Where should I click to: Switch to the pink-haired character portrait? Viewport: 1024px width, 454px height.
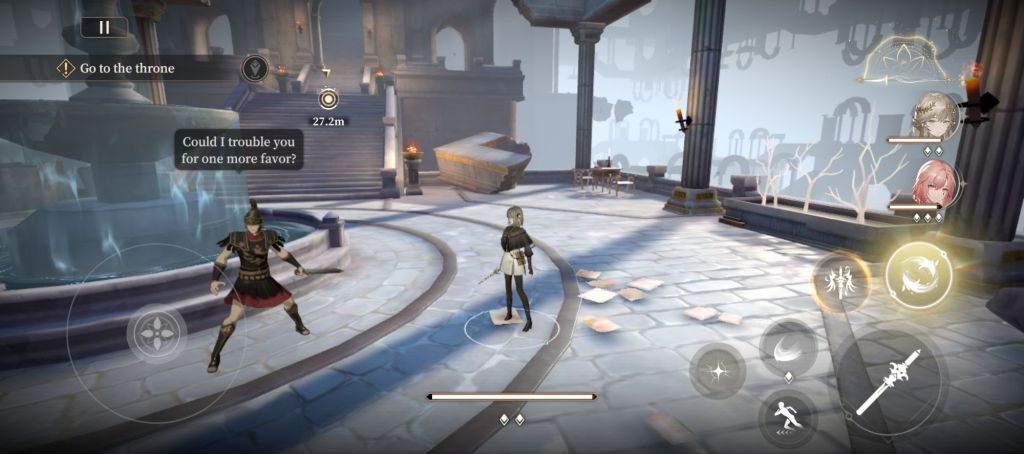pos(936,185)
